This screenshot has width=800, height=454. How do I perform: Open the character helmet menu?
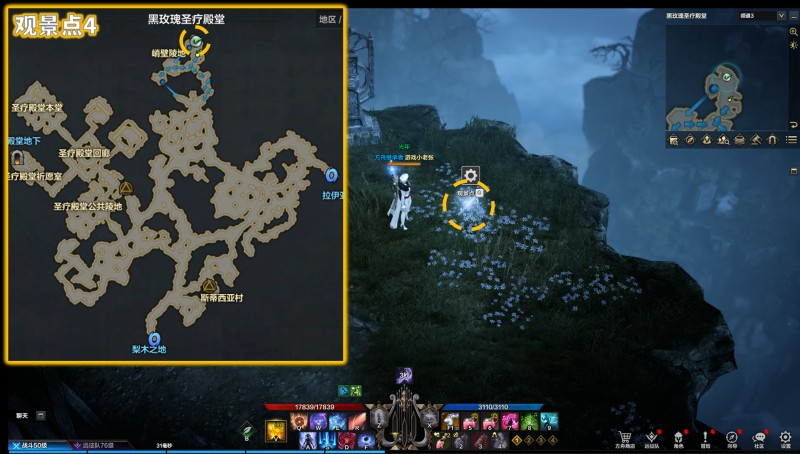click(678, 435)
